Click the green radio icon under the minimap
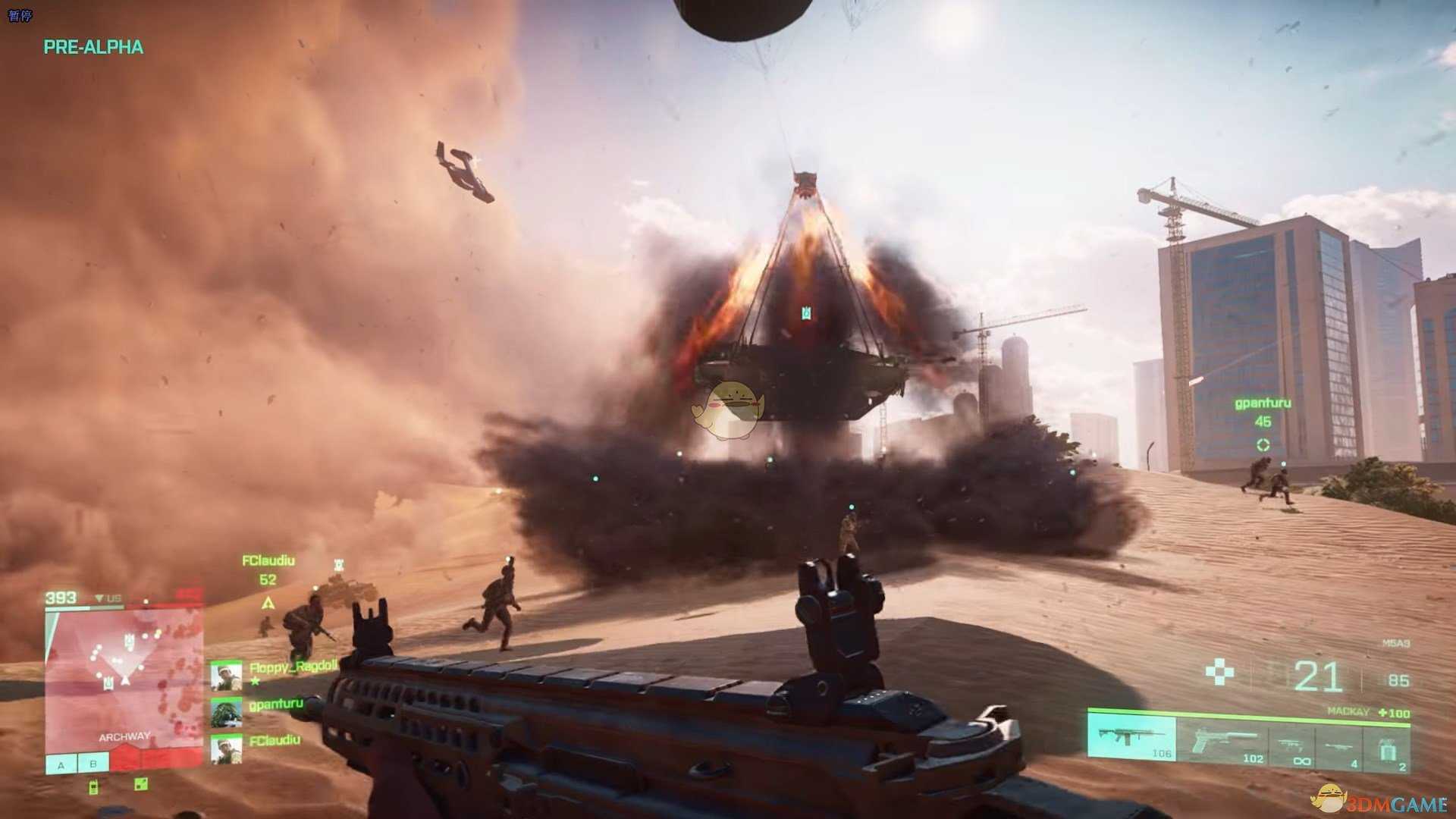The width and height of the screenshot is (1456, 819). [x=93, y=786]
